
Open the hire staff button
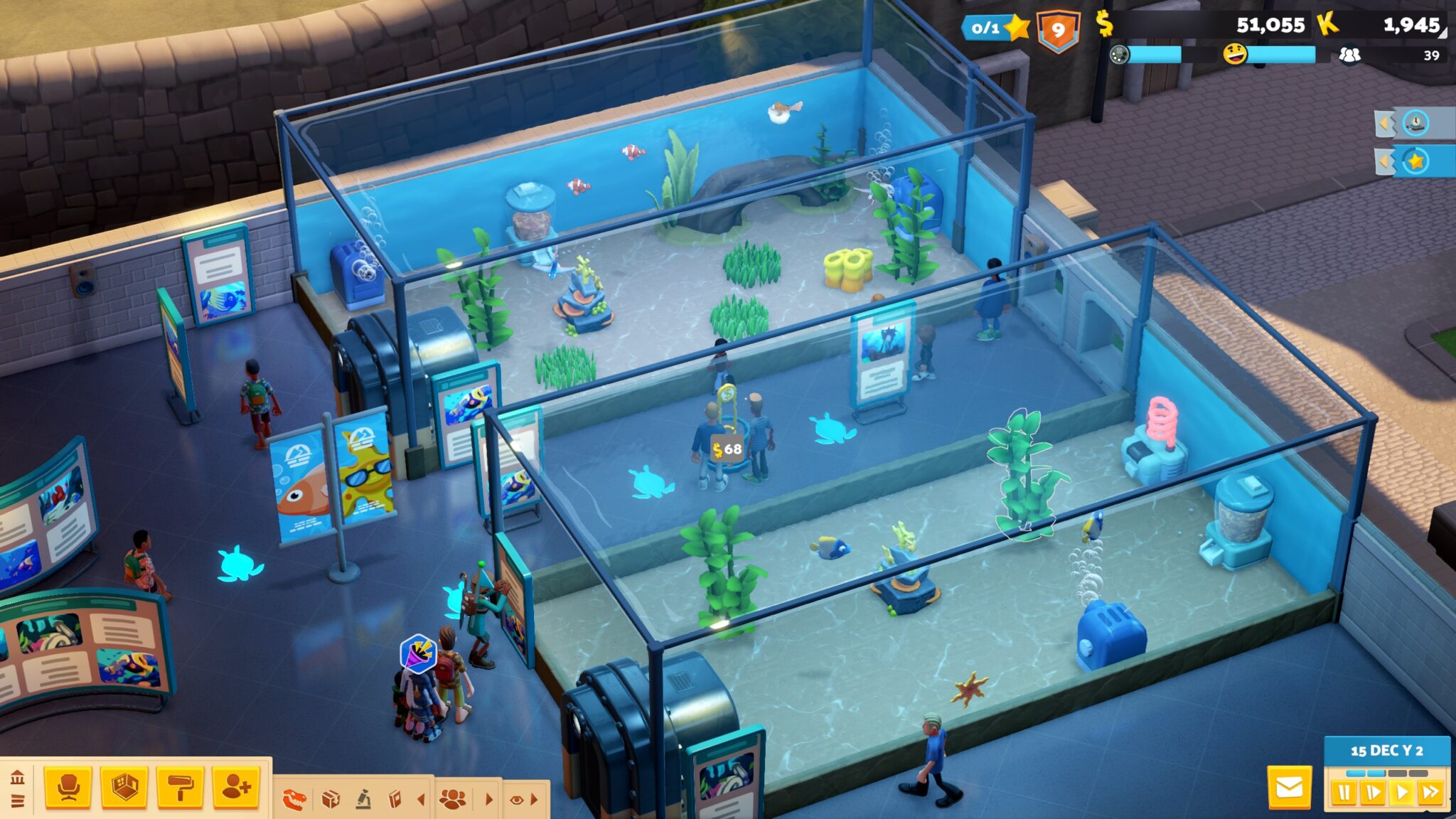tap(235, 788)
